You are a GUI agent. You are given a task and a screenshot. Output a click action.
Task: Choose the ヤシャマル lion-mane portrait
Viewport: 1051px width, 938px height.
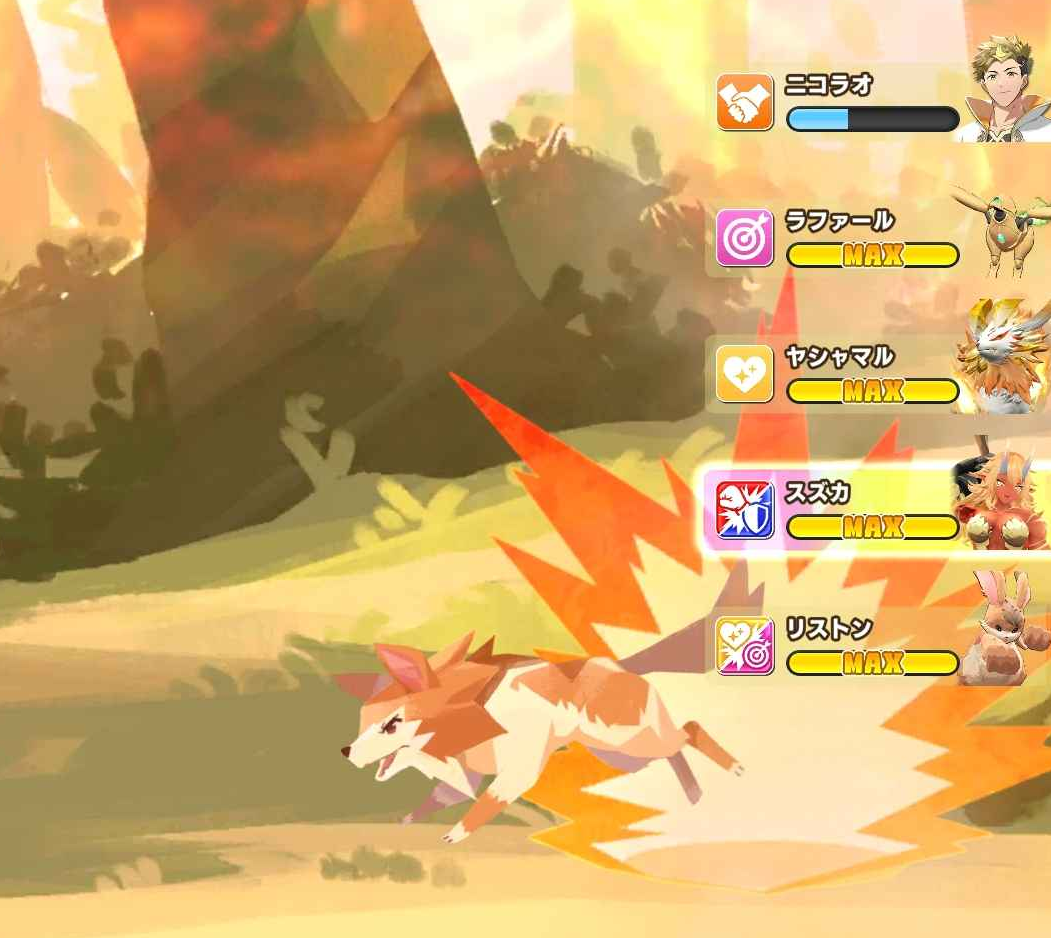coord(1005,362)
